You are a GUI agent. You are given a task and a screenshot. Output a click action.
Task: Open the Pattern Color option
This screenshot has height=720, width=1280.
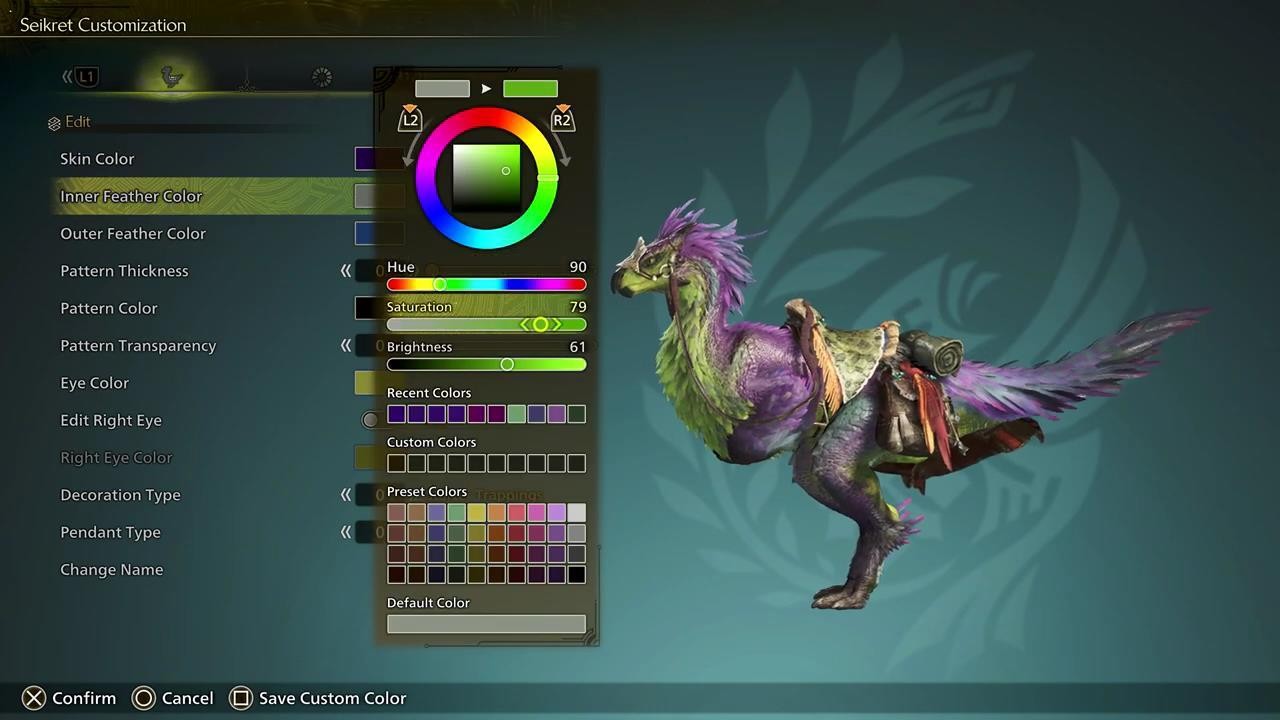point(109,308)
